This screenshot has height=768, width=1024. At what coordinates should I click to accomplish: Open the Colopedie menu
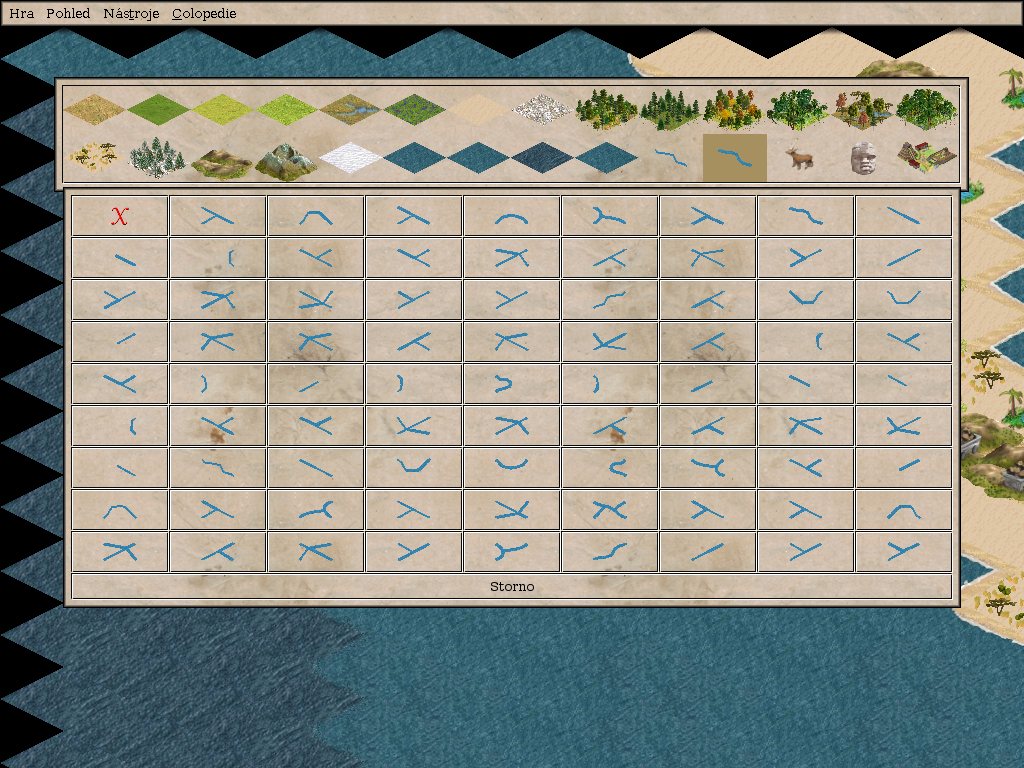204,14
